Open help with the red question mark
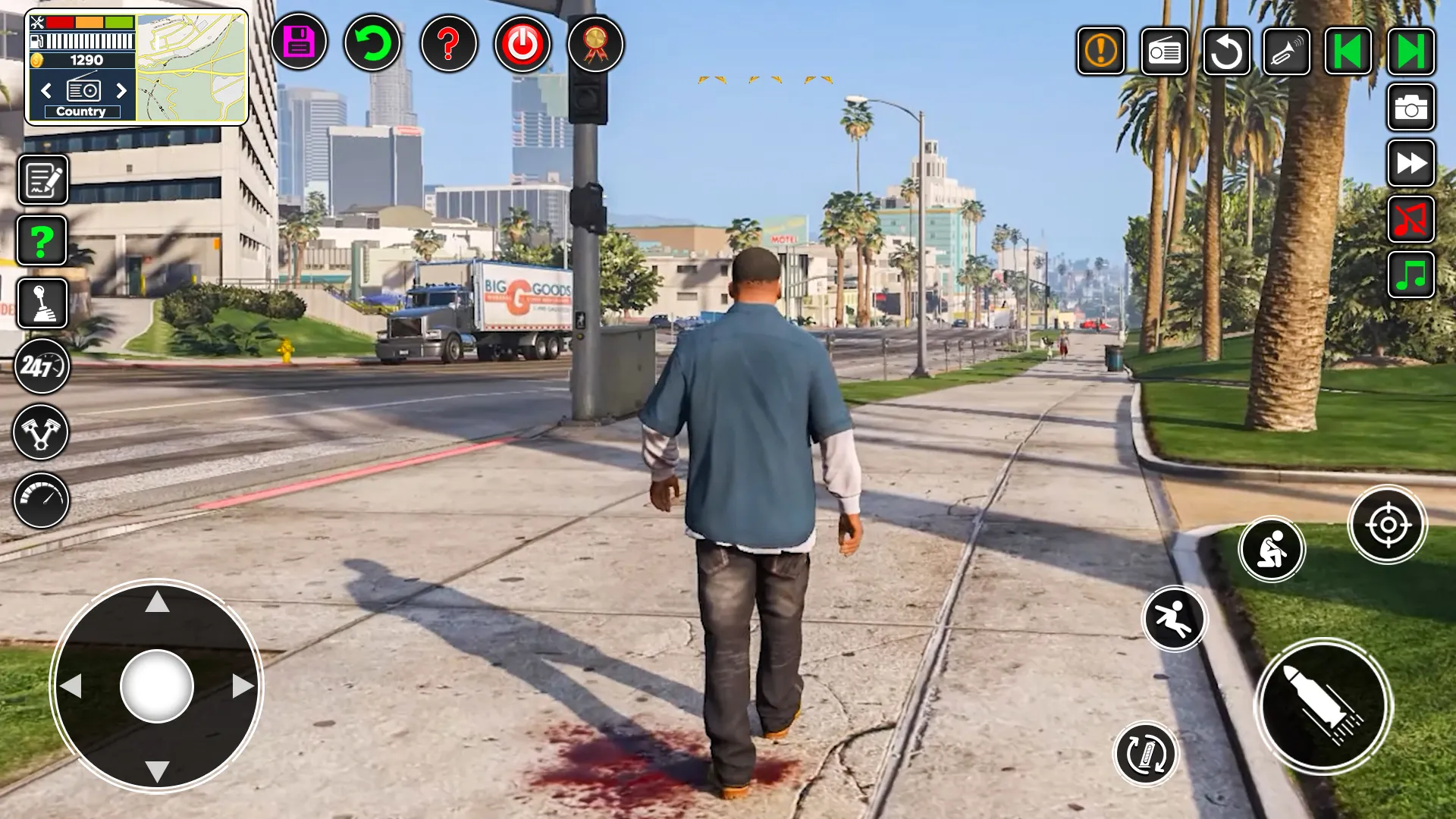Image resolution: width=1456 pixels, height=819 pixels. coord(448,44)
